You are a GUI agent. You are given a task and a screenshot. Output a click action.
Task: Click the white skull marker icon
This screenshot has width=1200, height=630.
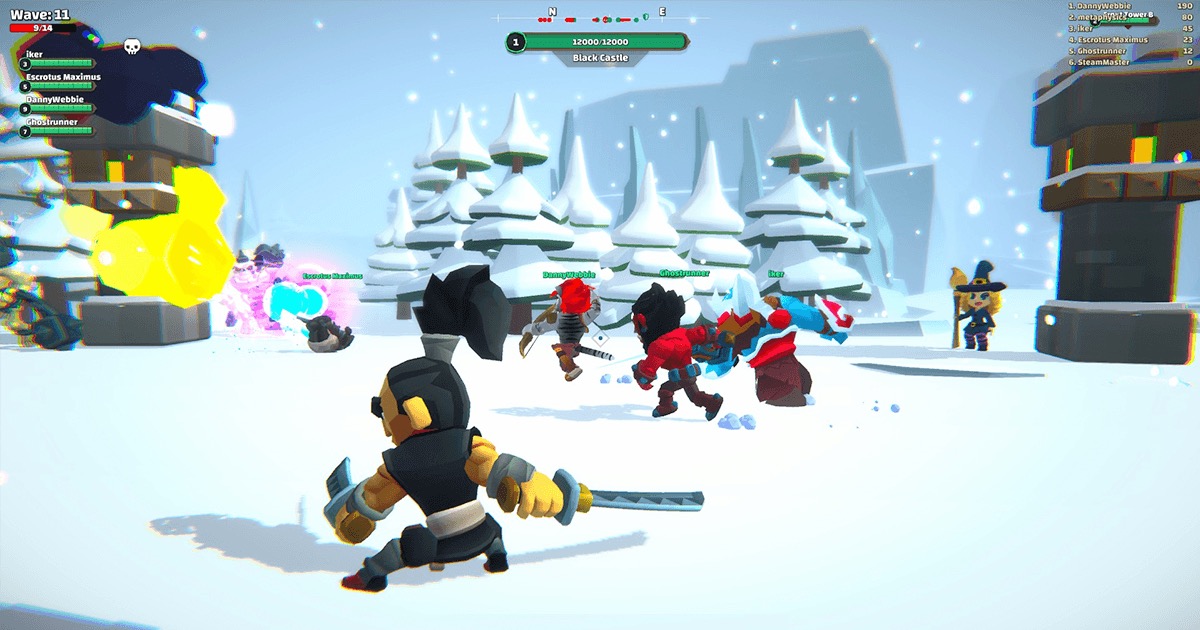(132, 46)
